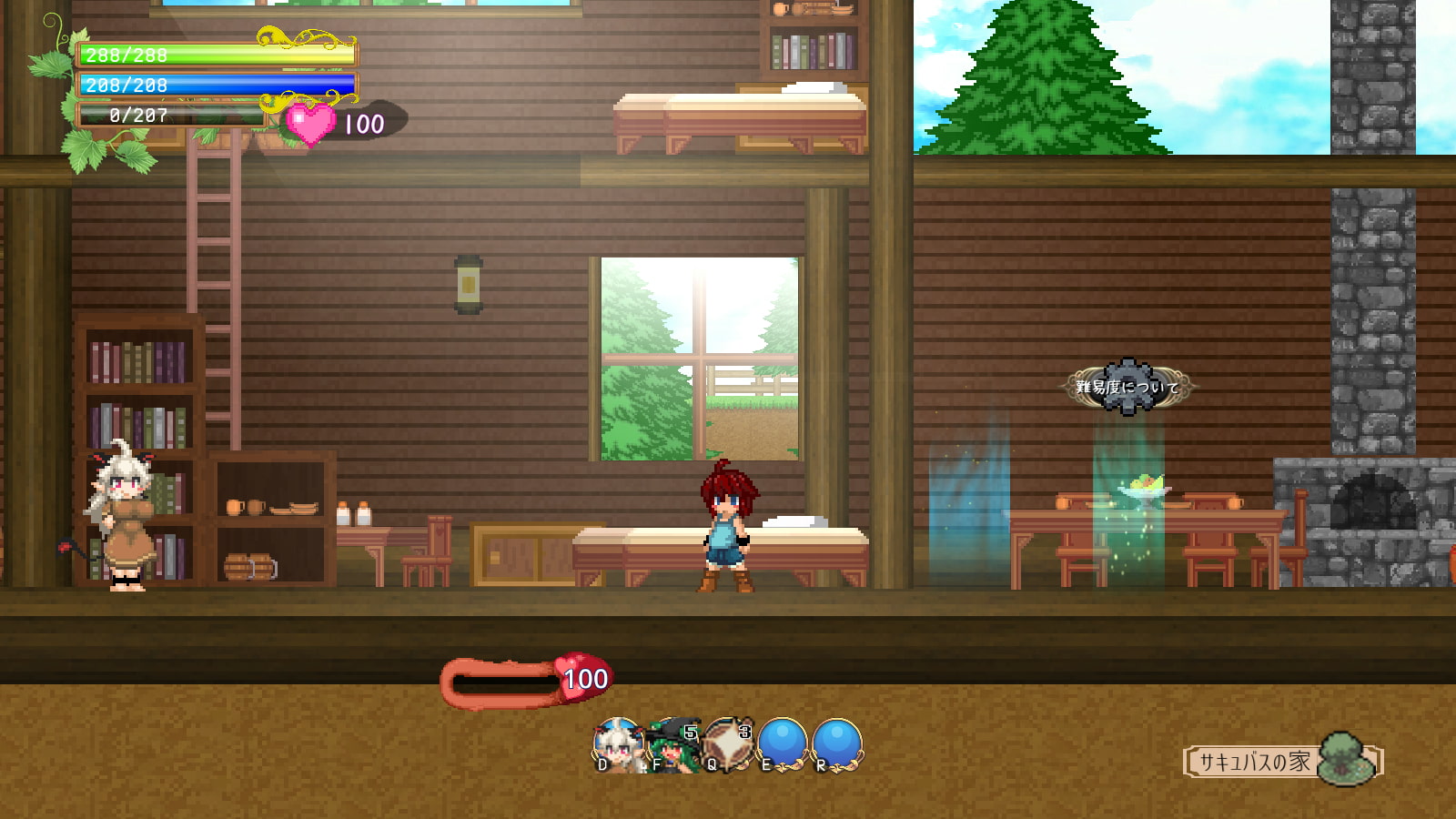The width and height of the screenshot is (1456, 819).
Task: Click the blue orb slot labeled R
Action: coord(836,743)
